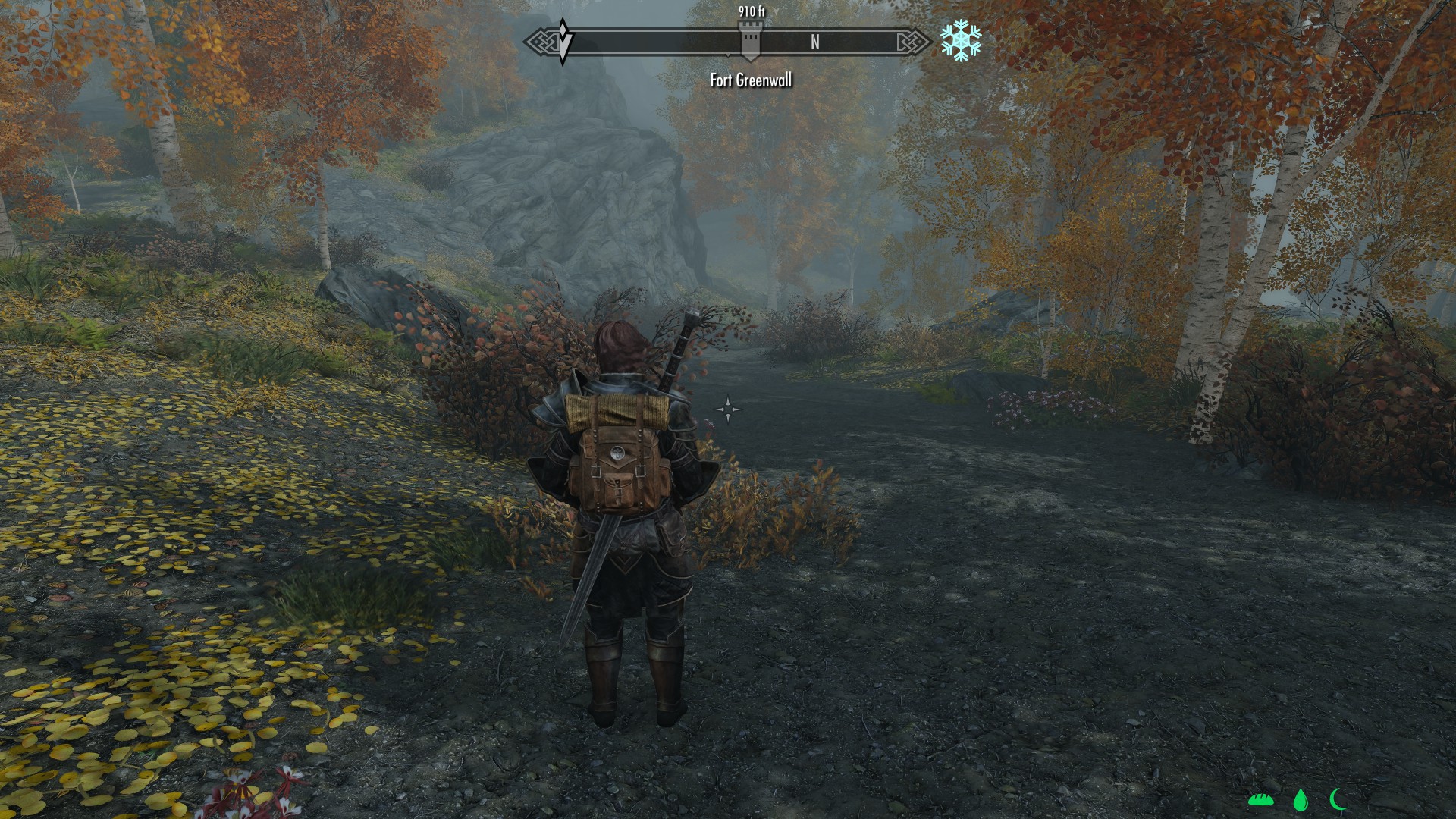Click the green bread hunger icon

[1260, 799]
